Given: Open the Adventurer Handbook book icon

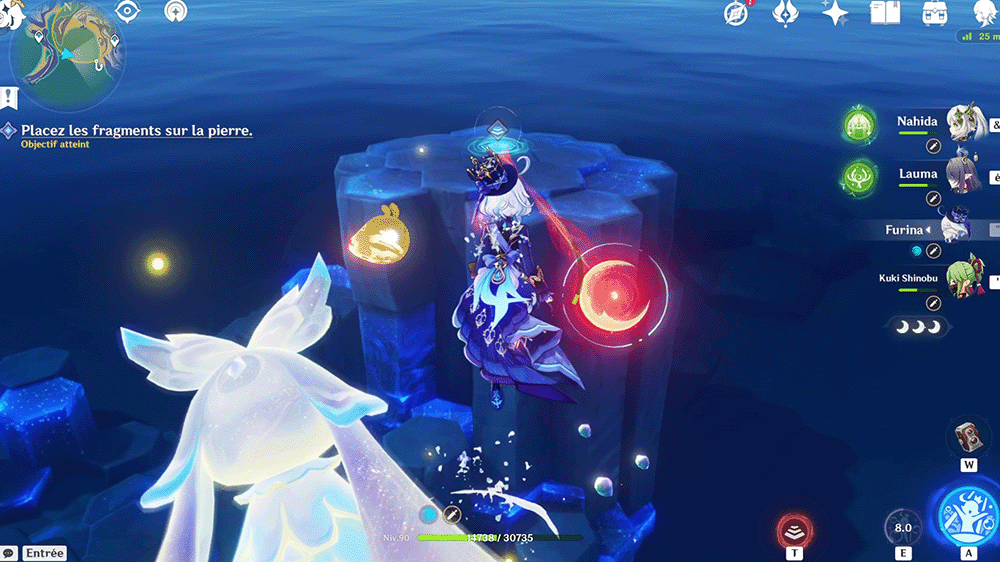Looking at the screenshot, I should pyautogui.click(x=885, y=13).
